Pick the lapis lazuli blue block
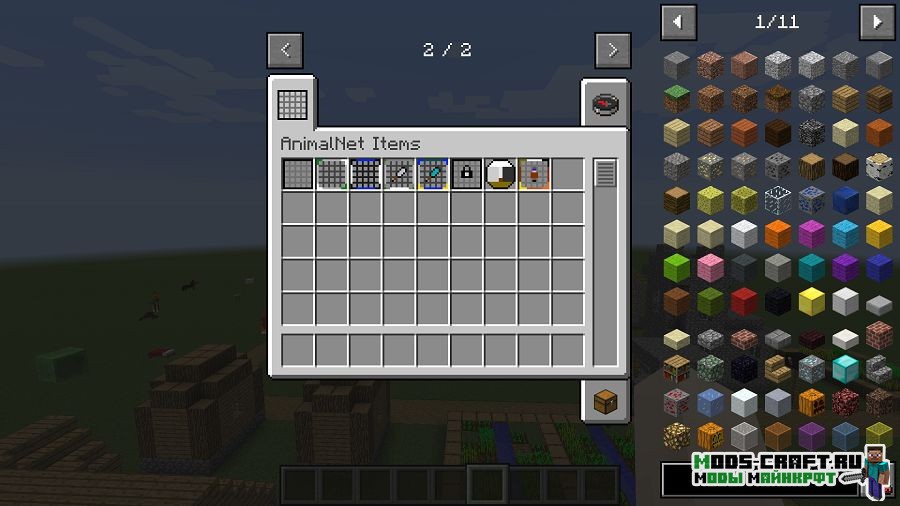Image resolution: width=900 pixels, height=506 pixels. pyautogui.click(x=846, y=200)
